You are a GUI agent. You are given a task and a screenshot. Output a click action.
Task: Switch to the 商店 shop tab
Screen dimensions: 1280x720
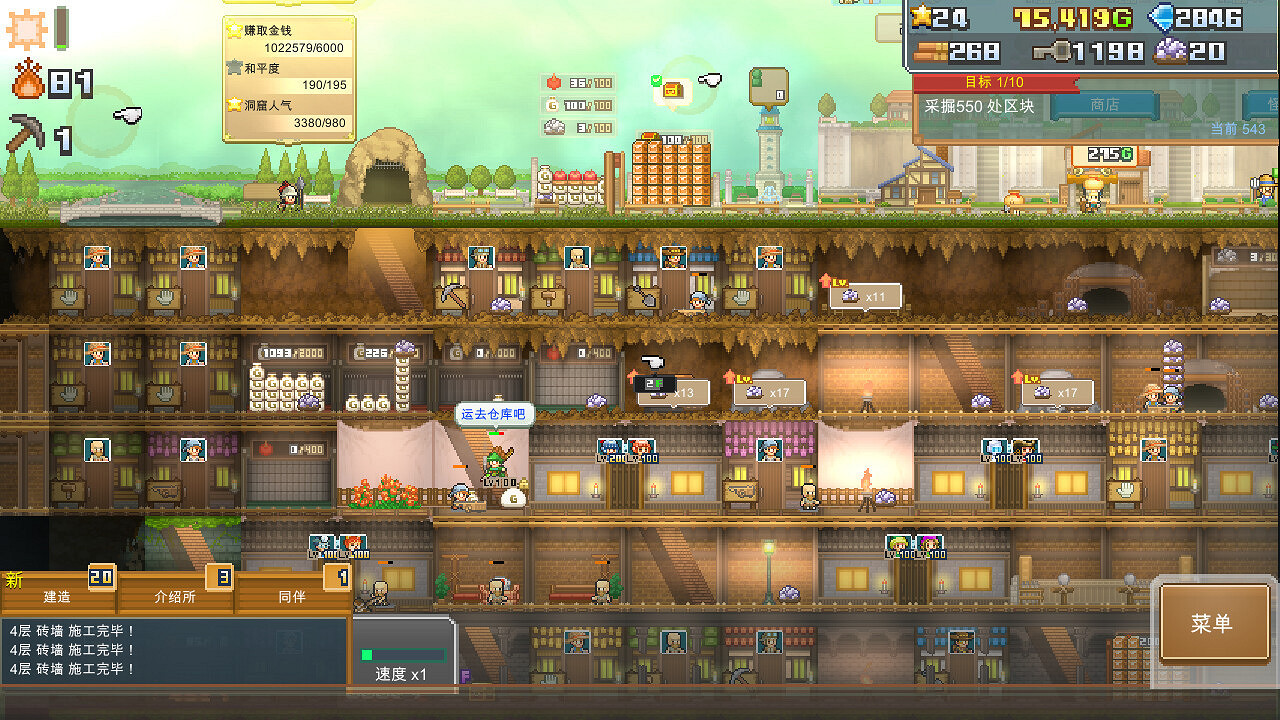tap(1105, 103)
